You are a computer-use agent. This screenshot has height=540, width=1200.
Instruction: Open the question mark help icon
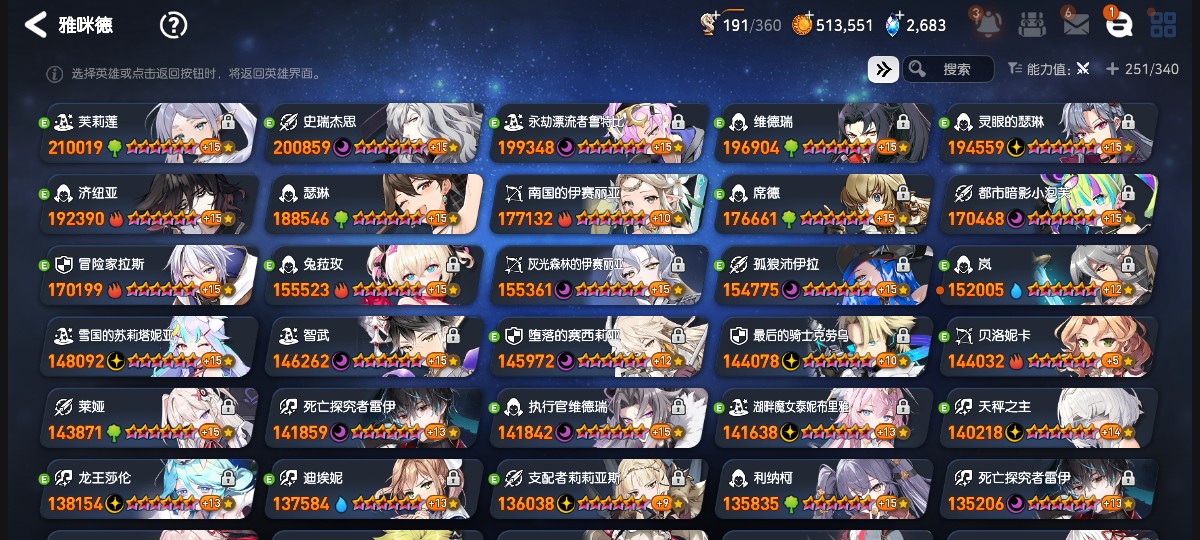coord(174,25)
